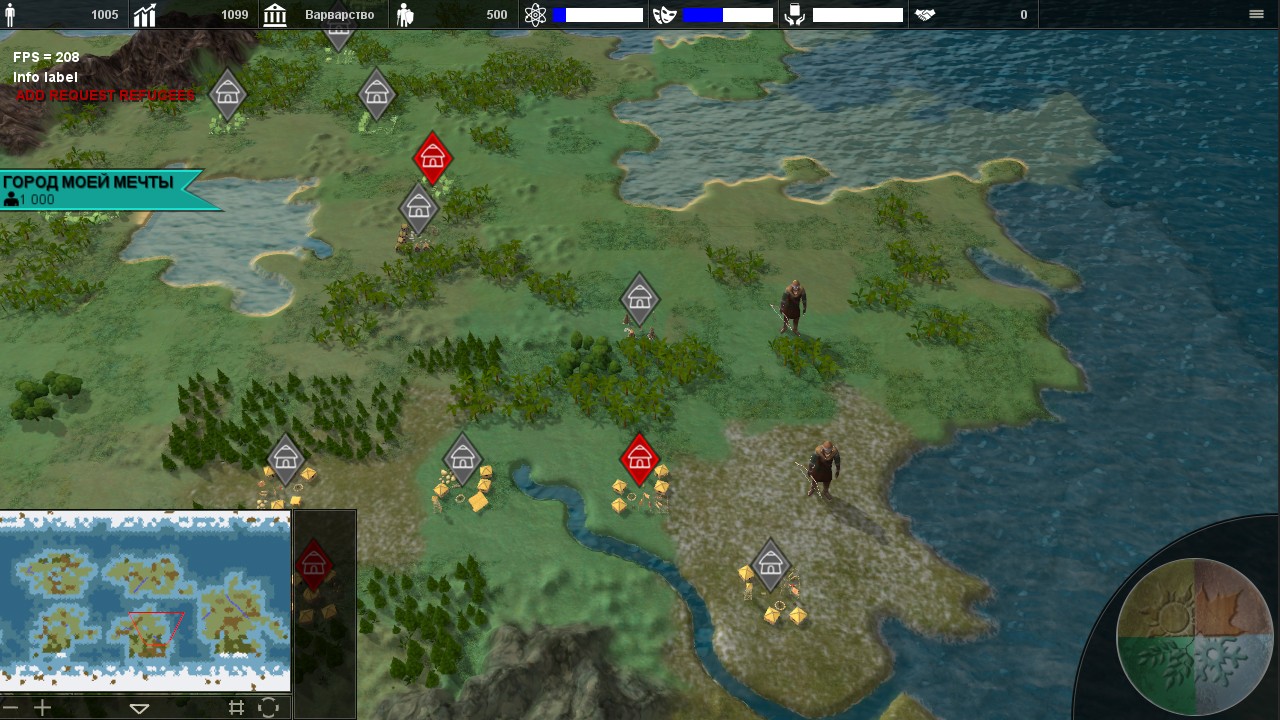Click the science atom icon
This screenshot has width=1280, height=720.
coord(536,15)
